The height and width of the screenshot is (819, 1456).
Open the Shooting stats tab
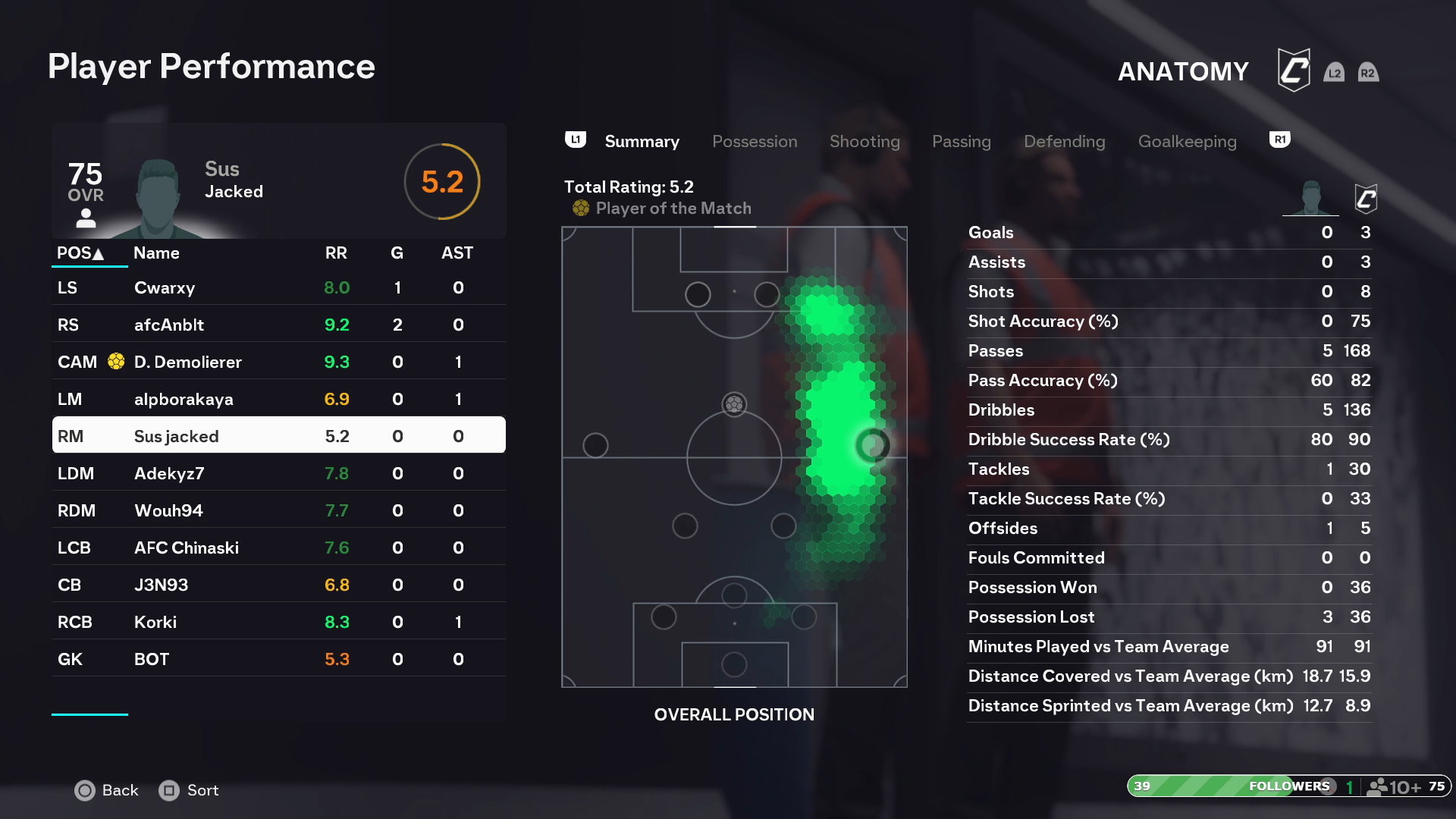[x=864, y=142]
